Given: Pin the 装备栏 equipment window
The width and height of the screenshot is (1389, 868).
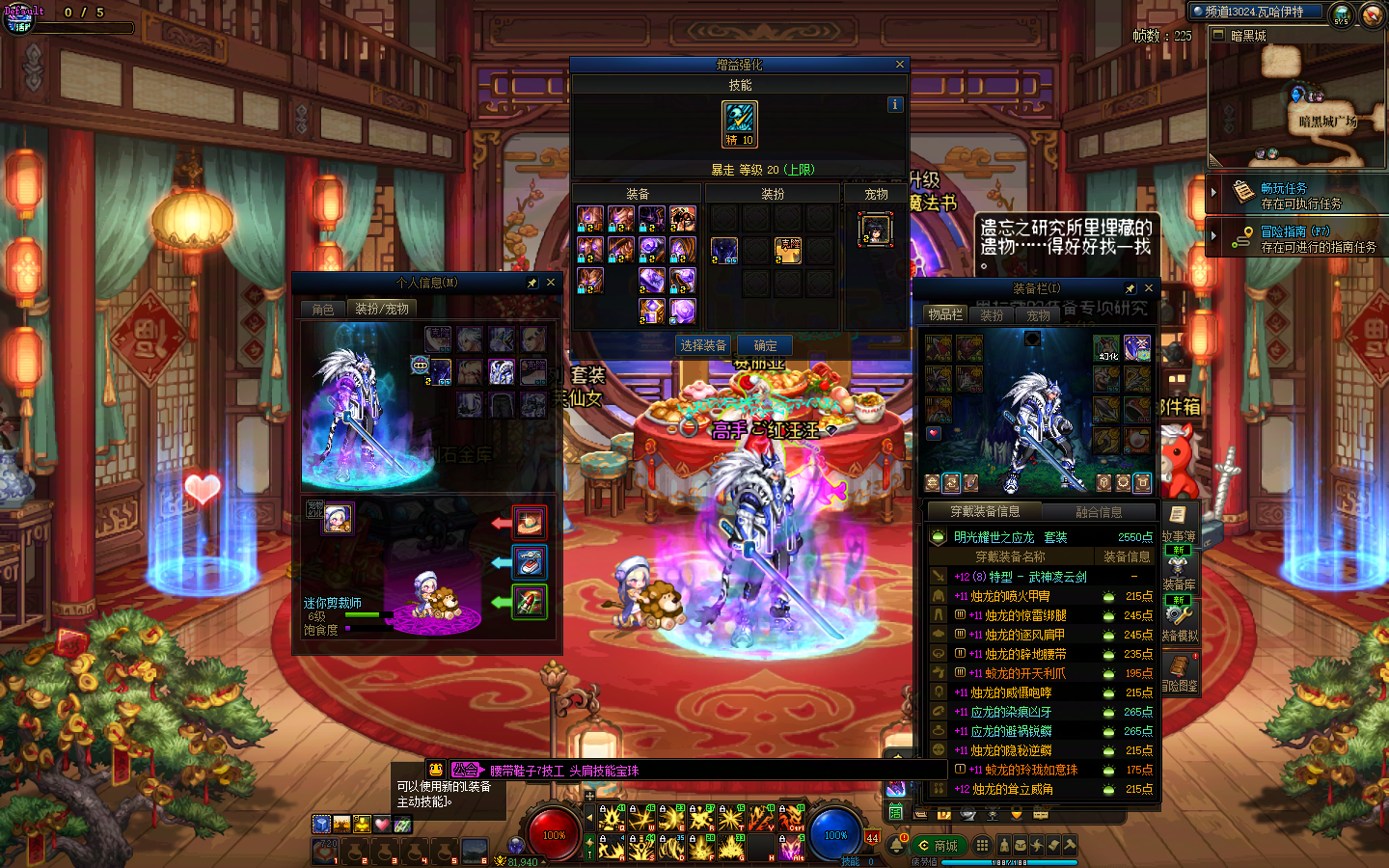Looking at the screenshot, I should point(1130,288).
